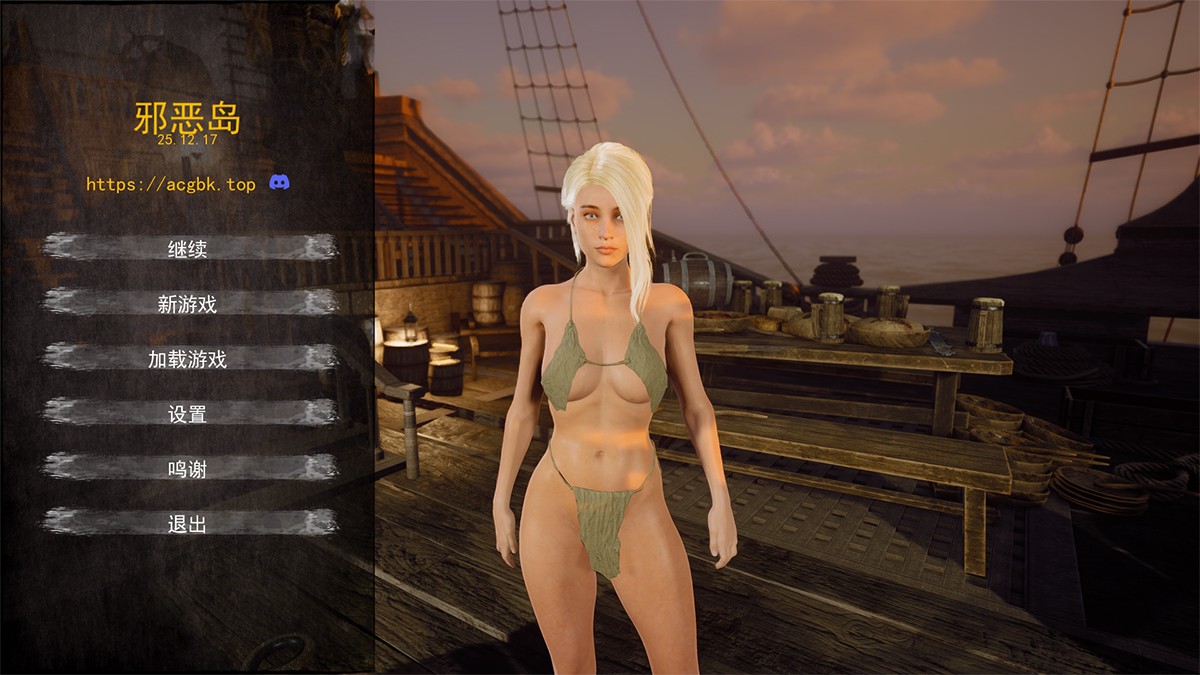Start a new game with 新游戏
1200x675 pixels.
(x=188, y=304)
